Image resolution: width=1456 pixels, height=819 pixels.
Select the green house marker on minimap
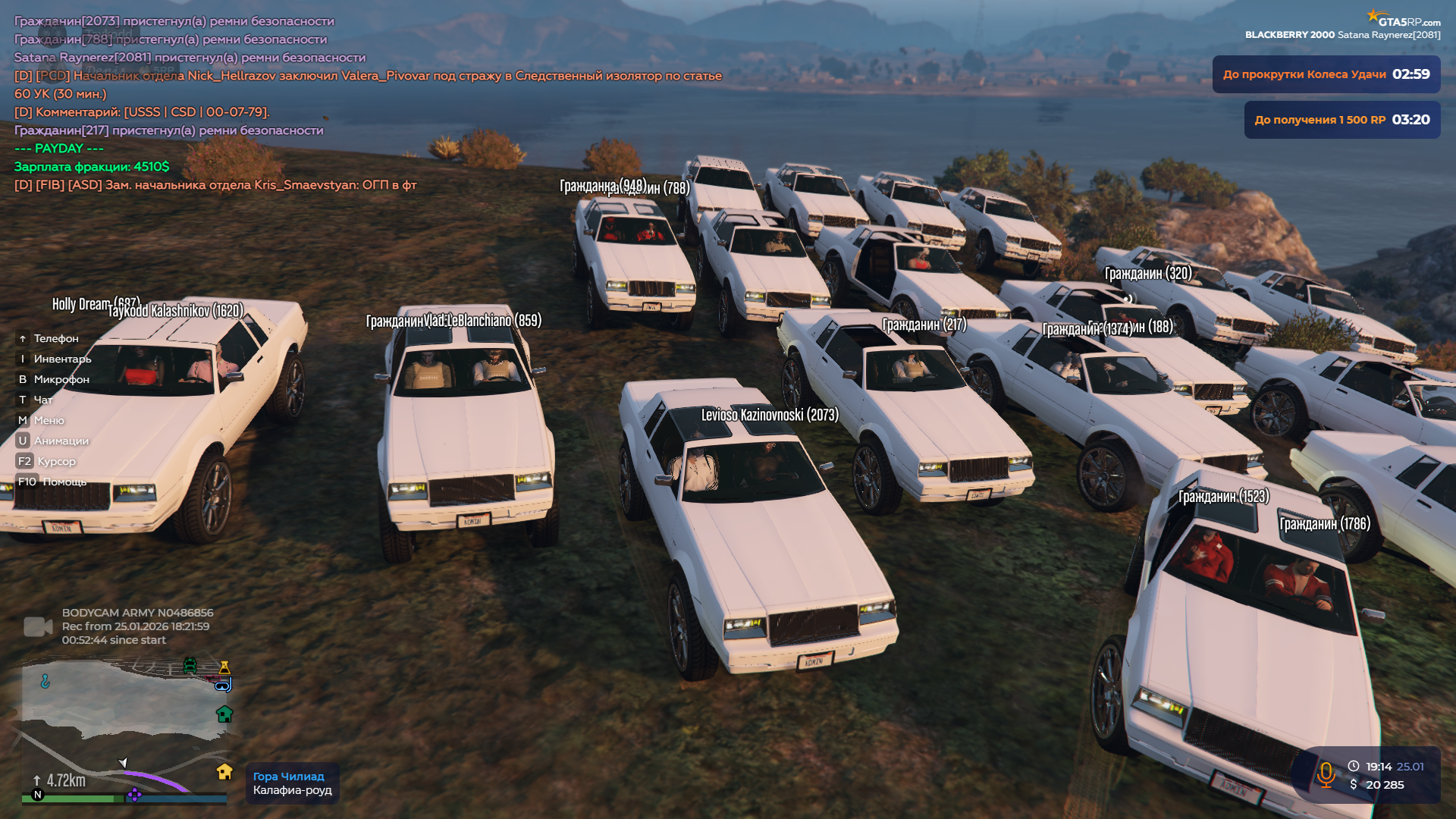(x=224, y=714)
